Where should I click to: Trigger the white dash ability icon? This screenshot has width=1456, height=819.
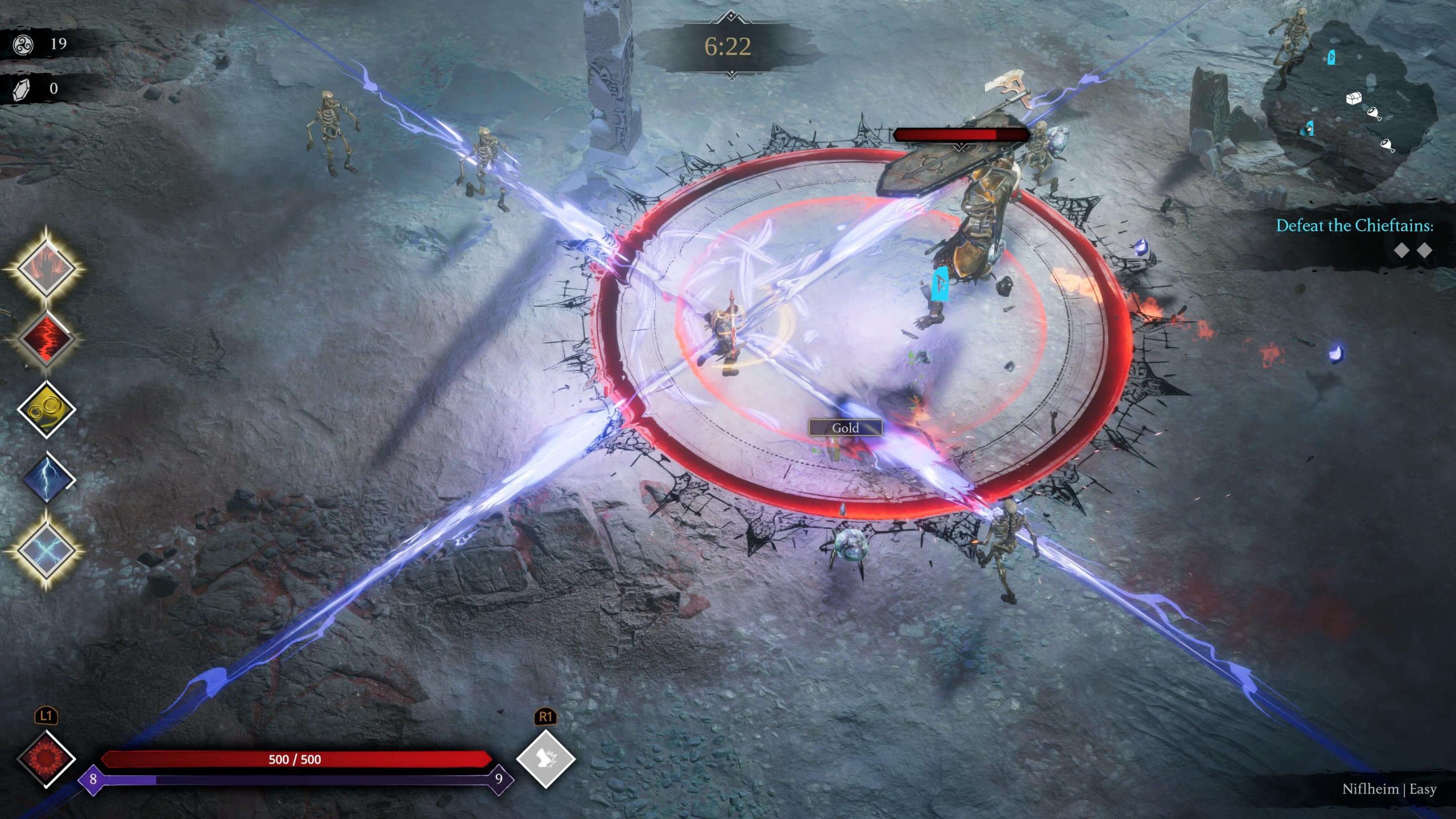coord(545,759)
